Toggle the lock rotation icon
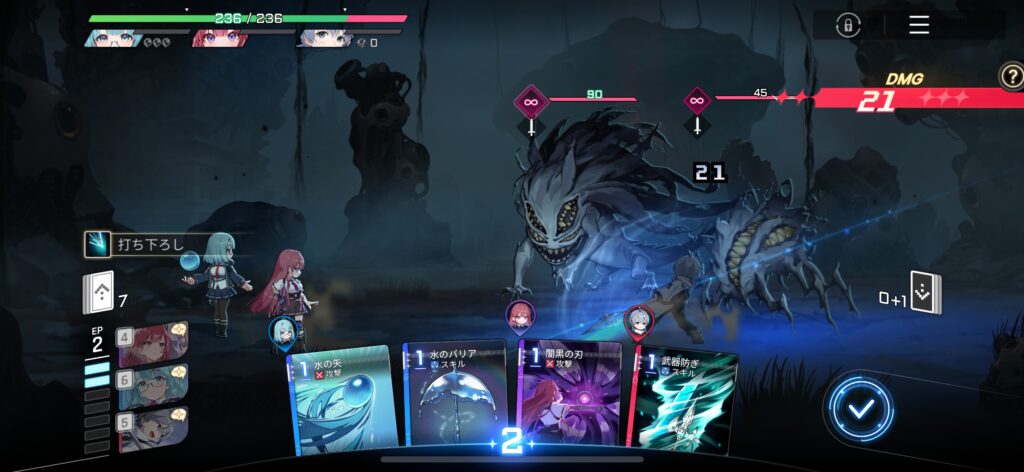1024x472 pixels. pyautogui.click(x=848, y=25)
